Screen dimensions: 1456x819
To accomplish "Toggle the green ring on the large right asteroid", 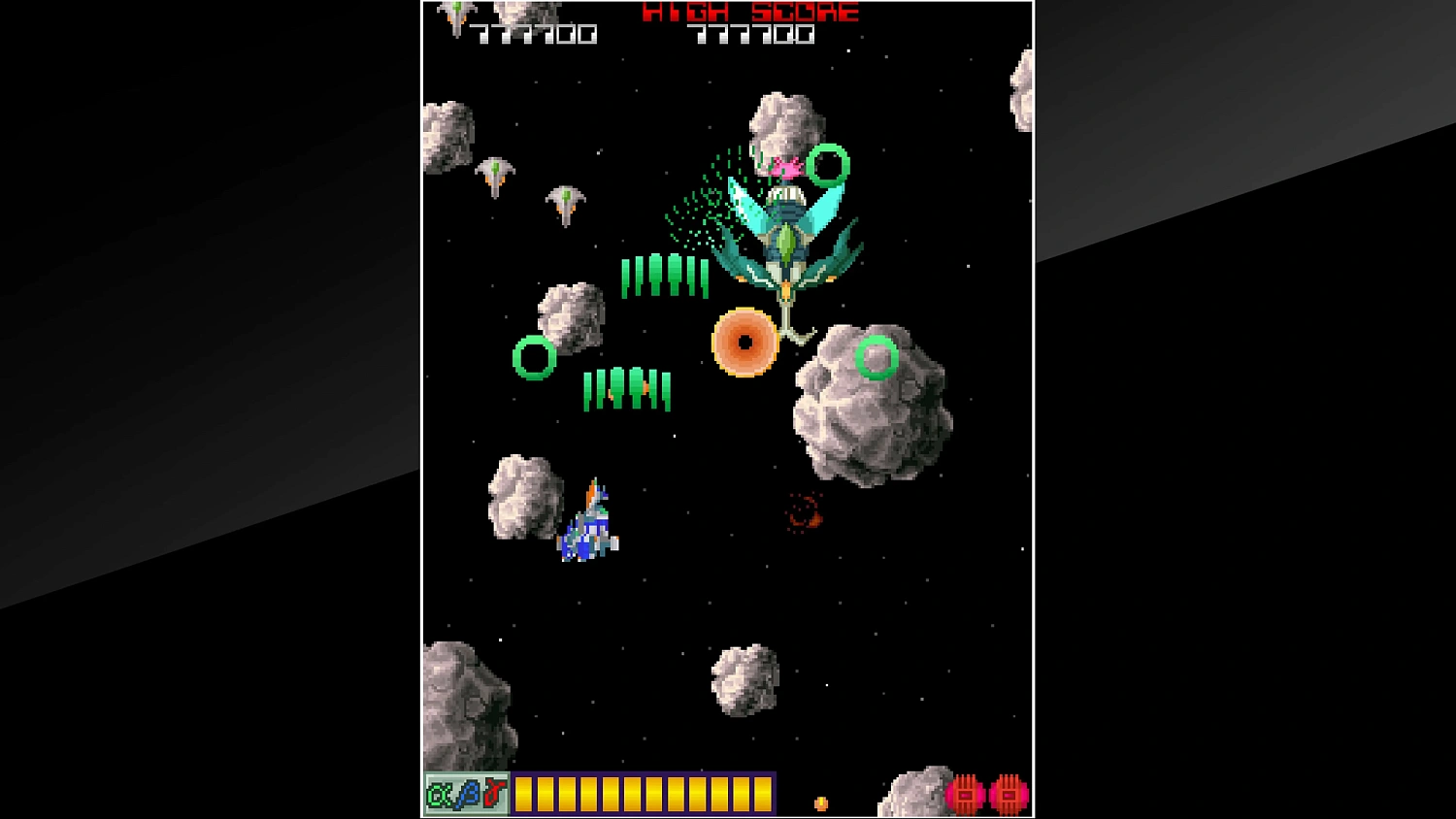I will (878, 359).
